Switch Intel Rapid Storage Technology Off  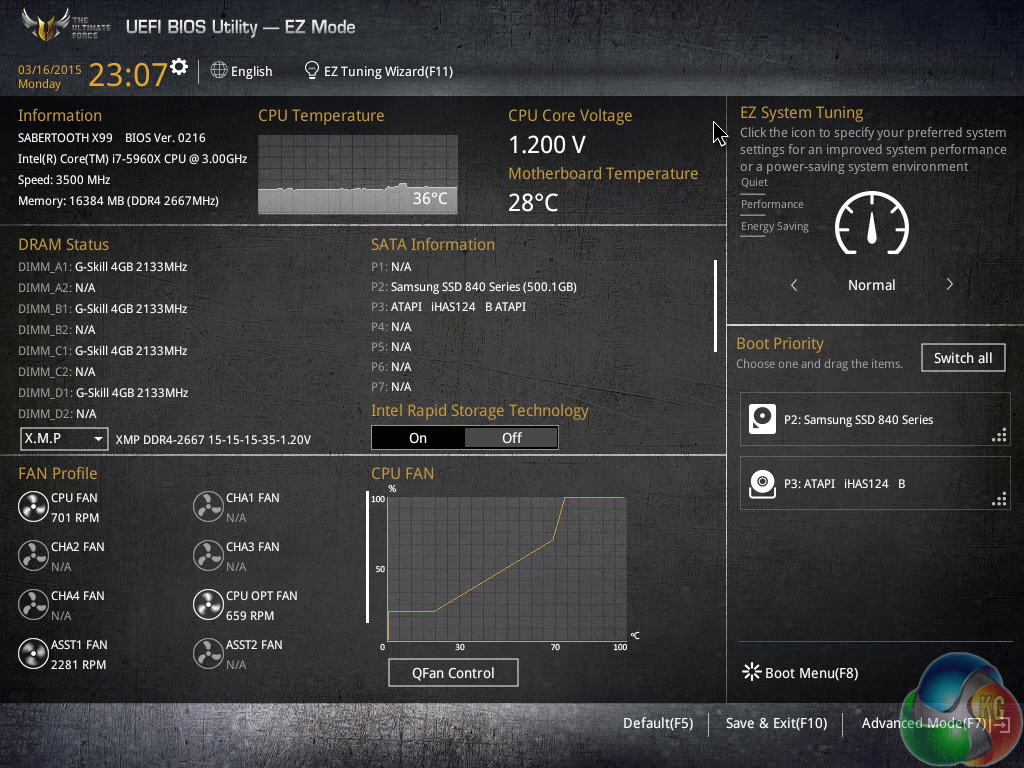click(x=511, y=438)
